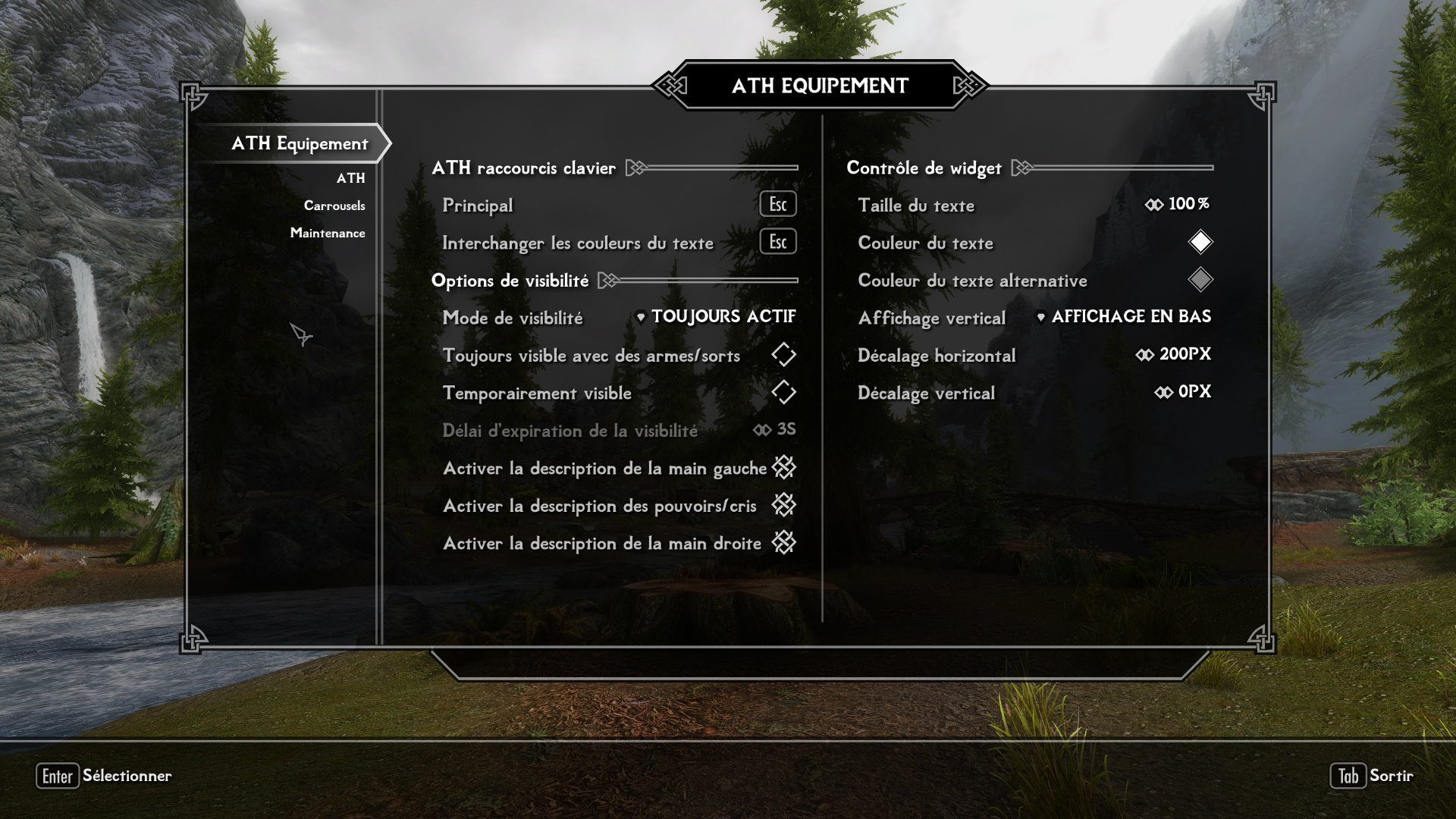This screenshot has width=1456, height=819.
Task: Uncheck description de la main droite
Action: pos(783,543)
